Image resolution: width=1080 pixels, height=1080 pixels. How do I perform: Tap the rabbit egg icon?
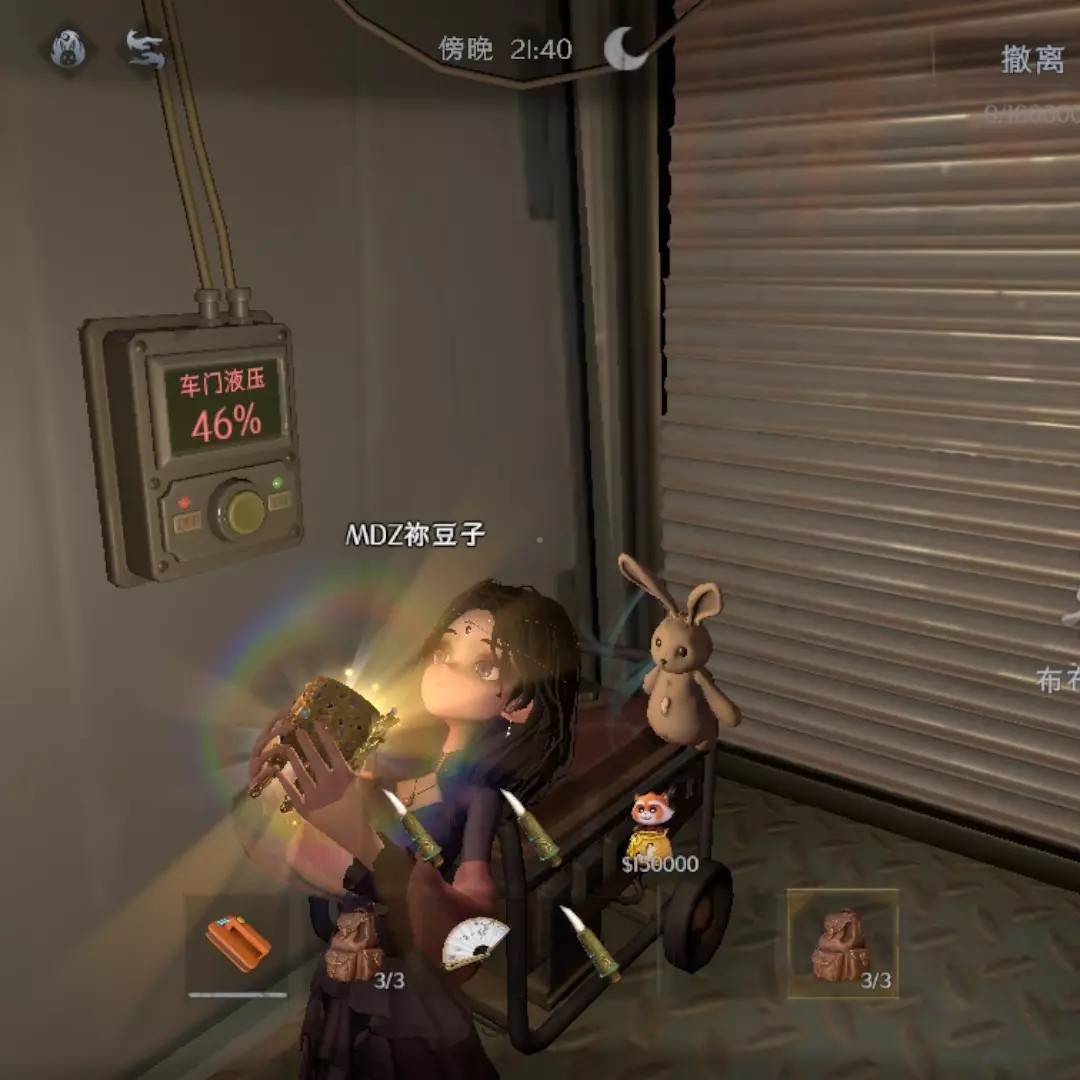click(69, 49)
